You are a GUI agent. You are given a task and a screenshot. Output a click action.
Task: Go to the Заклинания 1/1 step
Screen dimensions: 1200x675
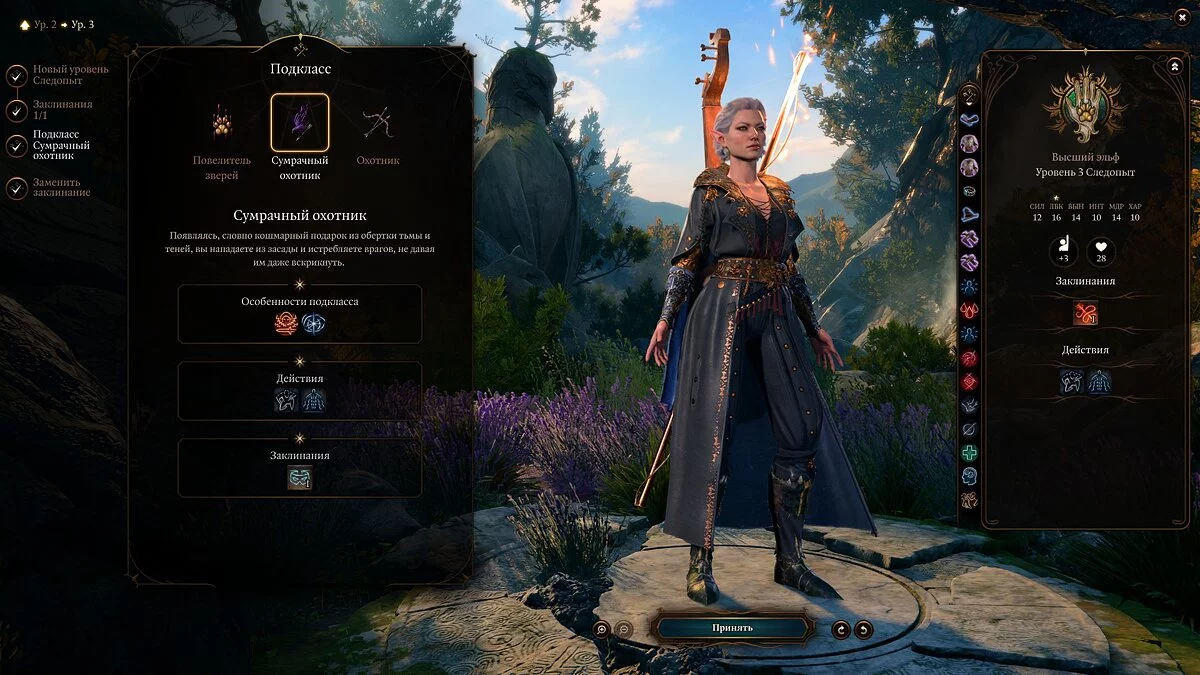click(x=17, y=110)
